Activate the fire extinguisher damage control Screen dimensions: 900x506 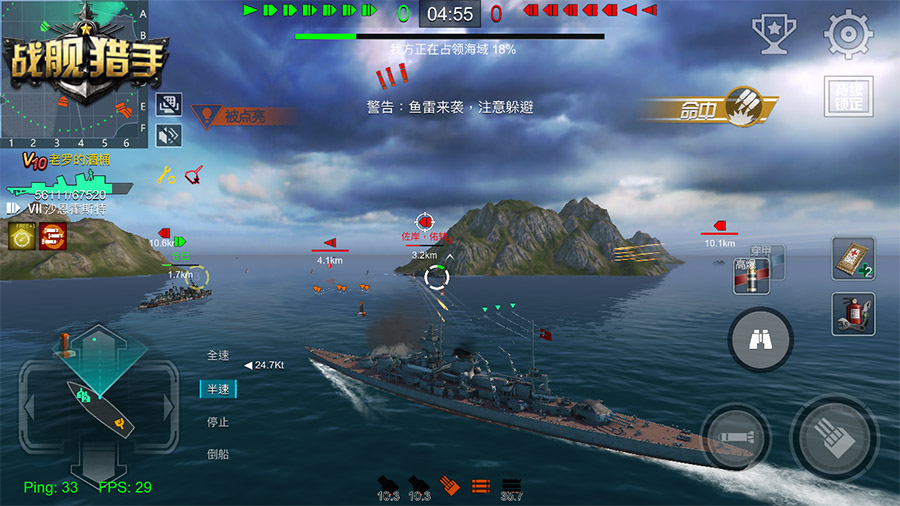coord(853,313)
